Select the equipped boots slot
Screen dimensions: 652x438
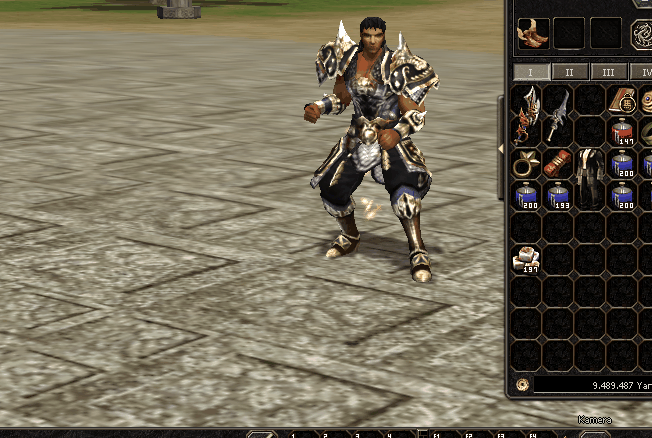[x=532, y=33]
